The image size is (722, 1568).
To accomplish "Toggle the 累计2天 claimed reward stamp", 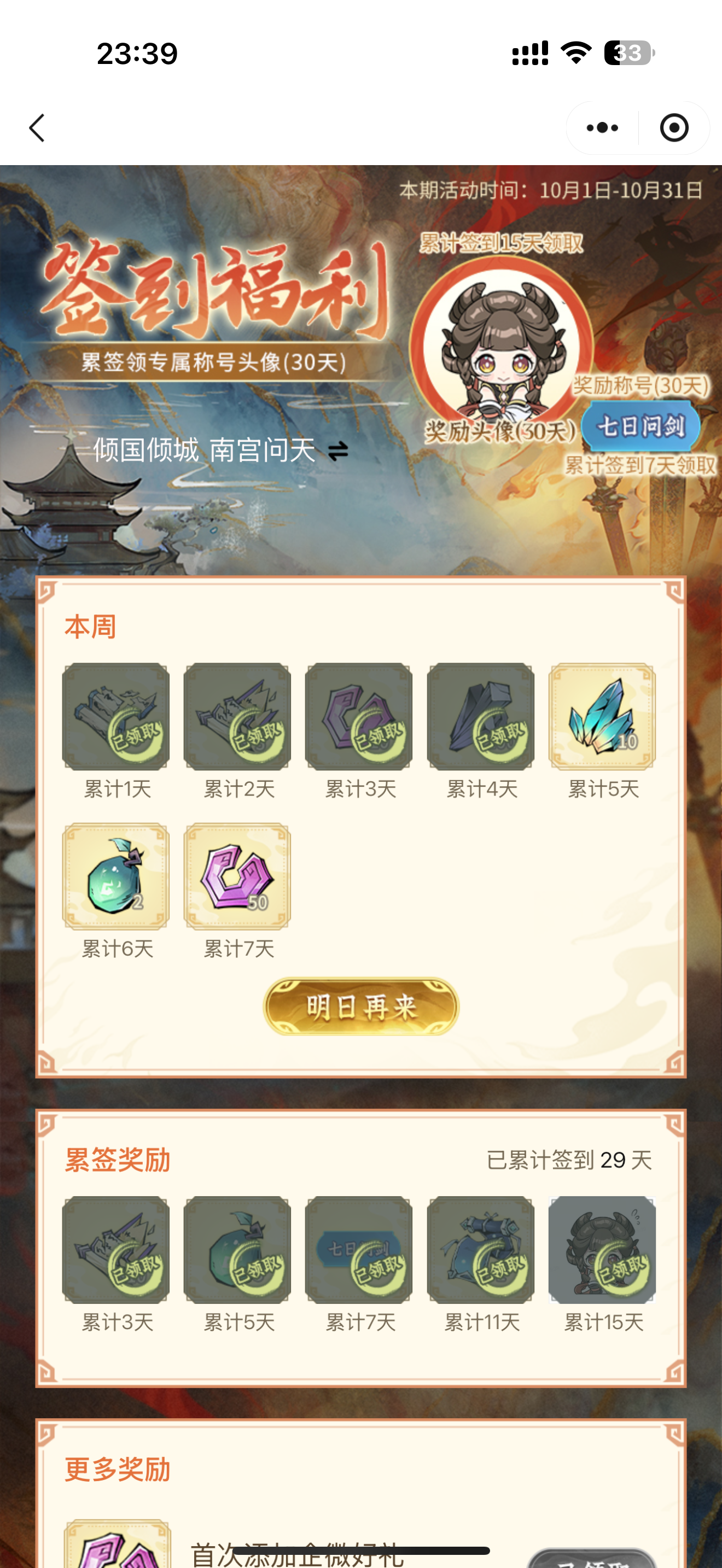I will [237, 715].
